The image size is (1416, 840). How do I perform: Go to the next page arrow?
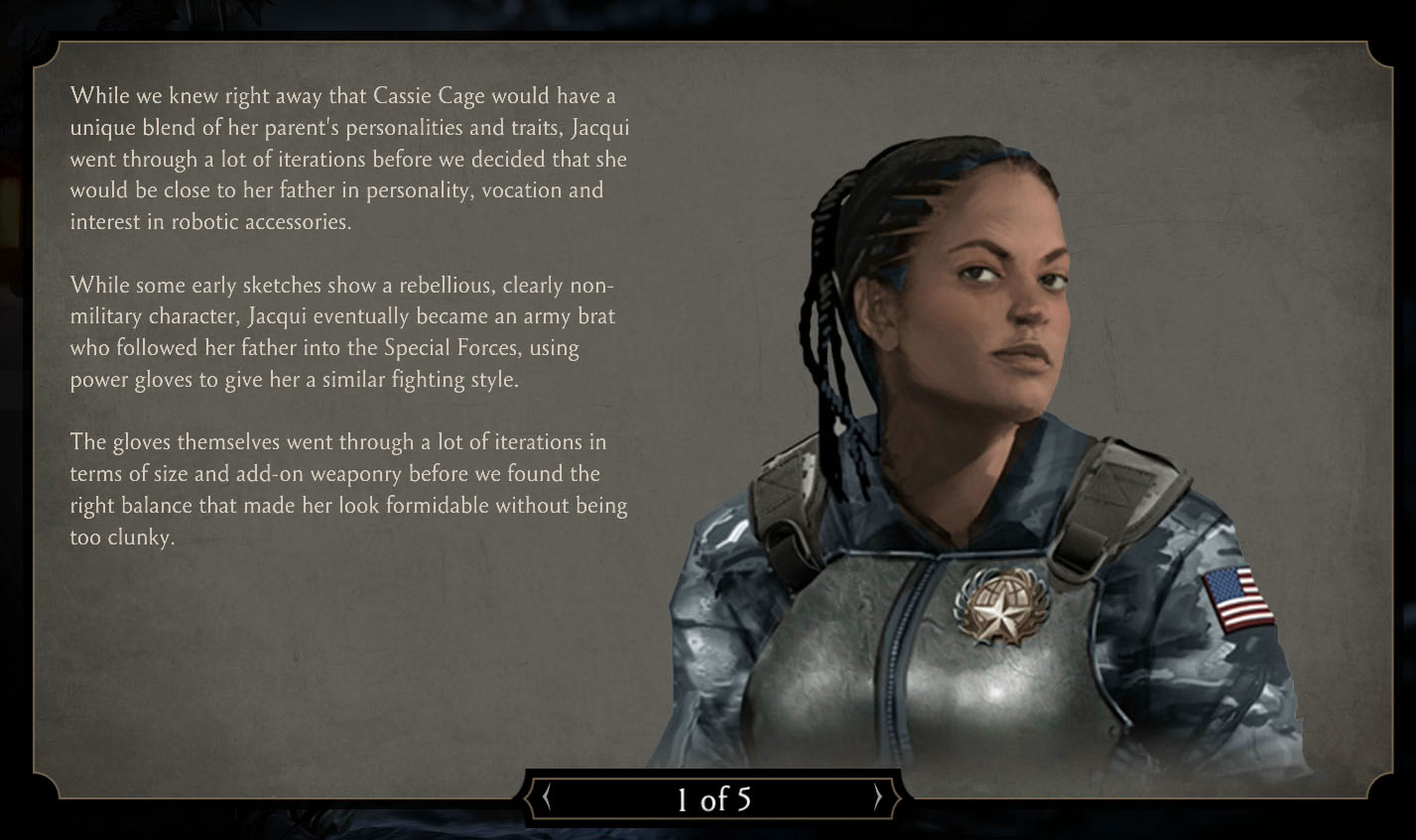pos(877,797)
